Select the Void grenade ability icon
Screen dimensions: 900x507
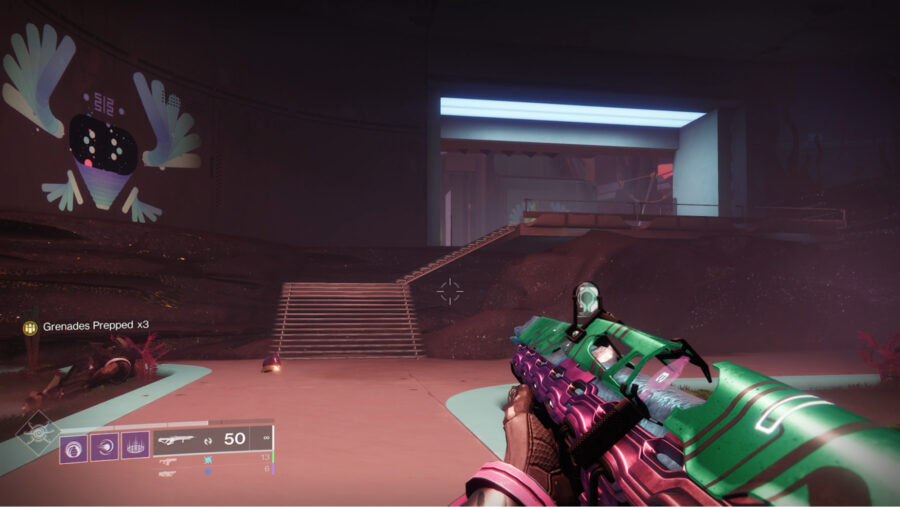pyautogui.click(x=74, y=446)
